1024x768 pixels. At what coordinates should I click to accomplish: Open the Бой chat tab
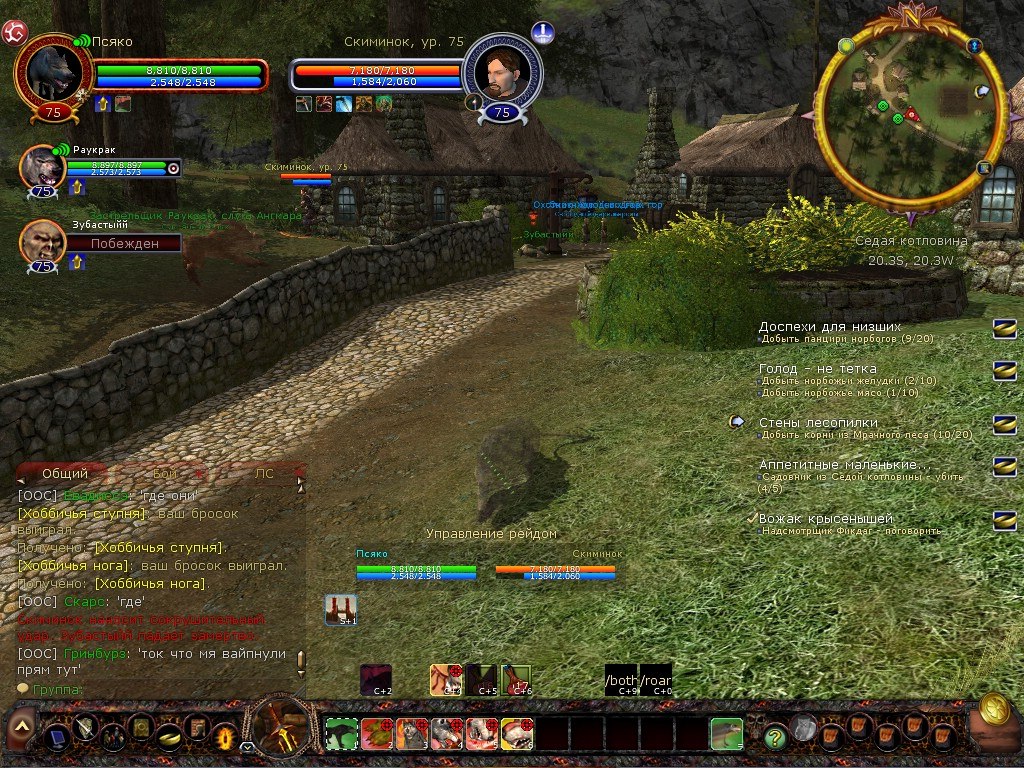click(166, 473)
